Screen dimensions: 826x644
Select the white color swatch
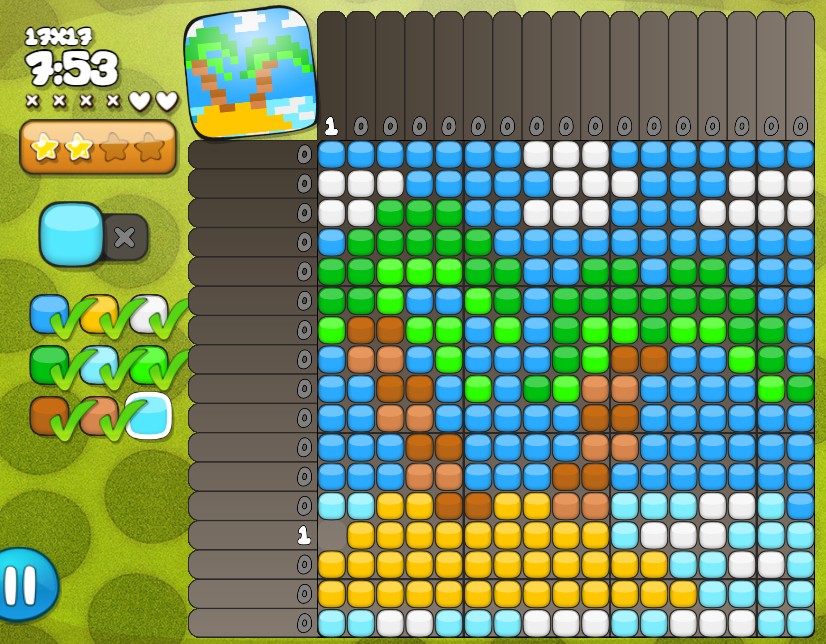point(148,314)
